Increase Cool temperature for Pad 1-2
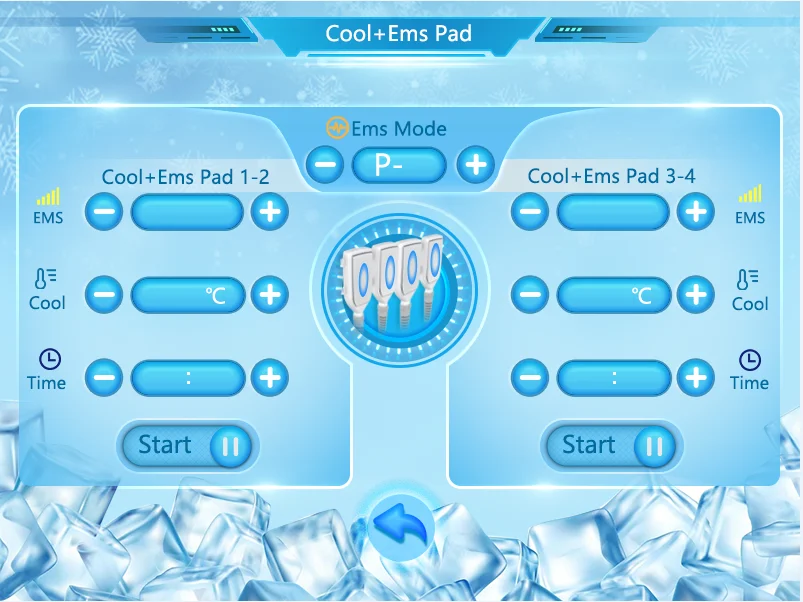The width and height of the screenshot is (803, 602). point(269,295)
